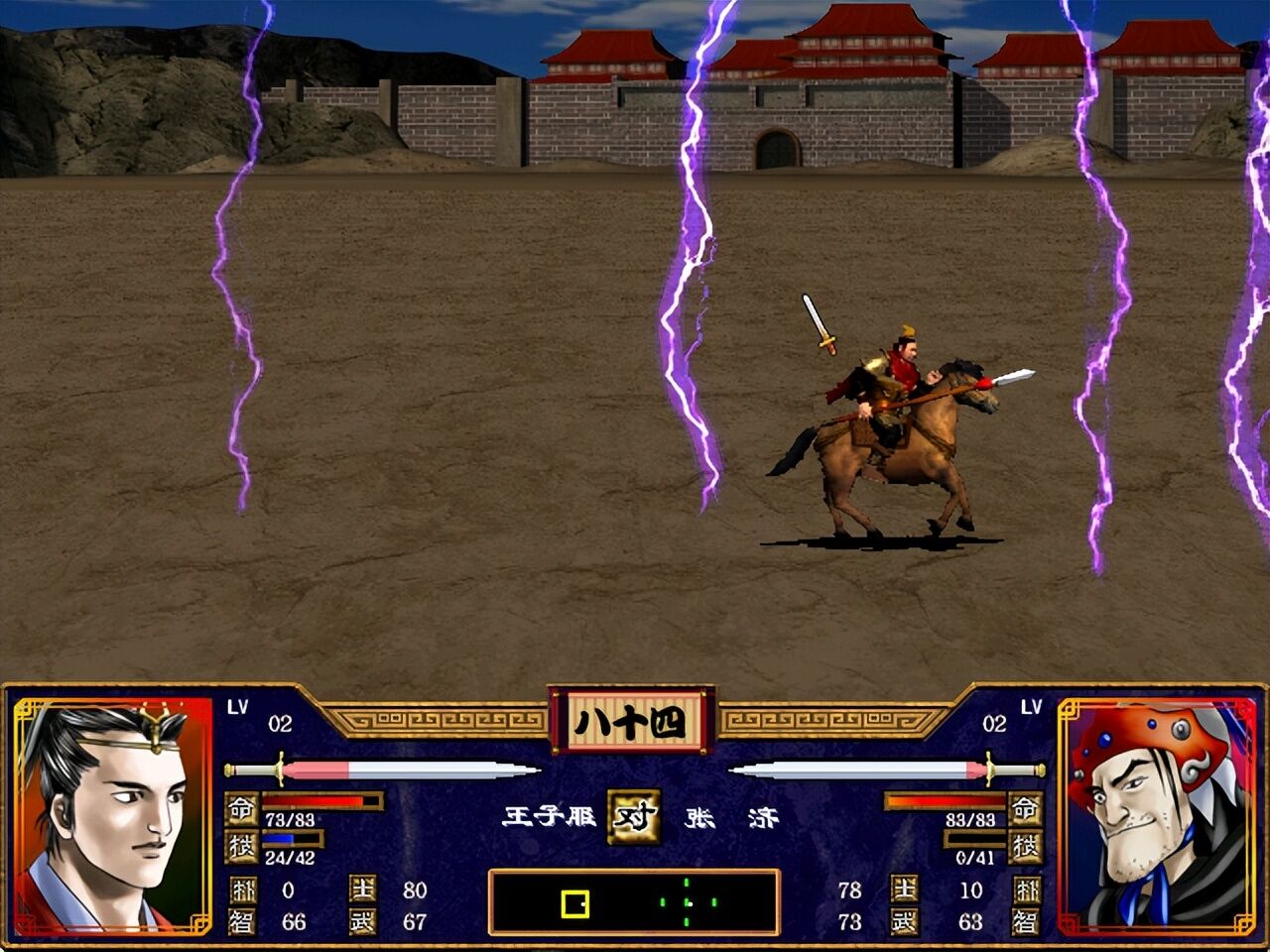
Task: Click the 技 skill icon on the left panel
Action: pyautogui.click(x=241, y=846)
